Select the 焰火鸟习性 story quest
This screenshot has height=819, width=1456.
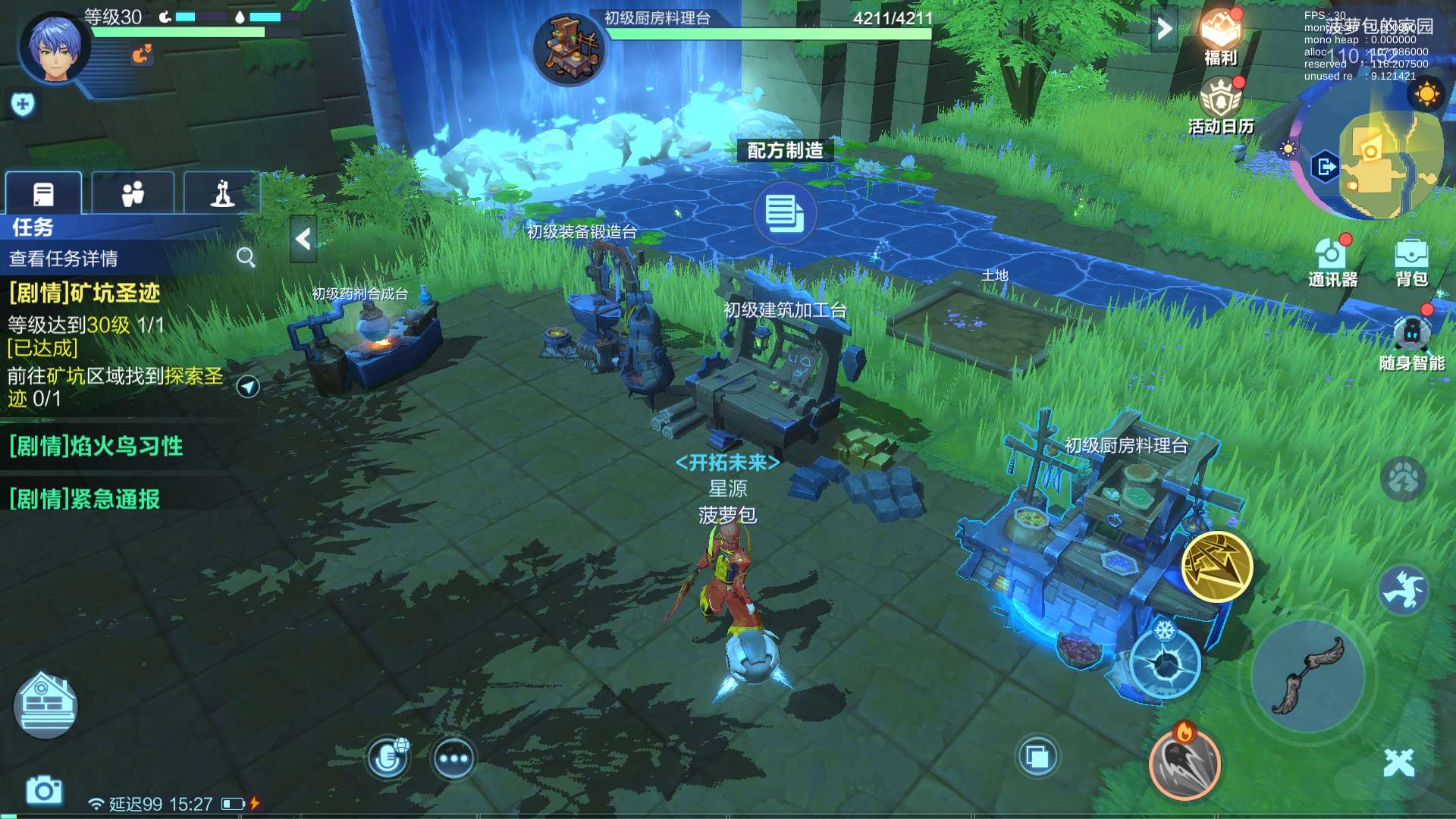pyautogui.click(x=96, y=447)
